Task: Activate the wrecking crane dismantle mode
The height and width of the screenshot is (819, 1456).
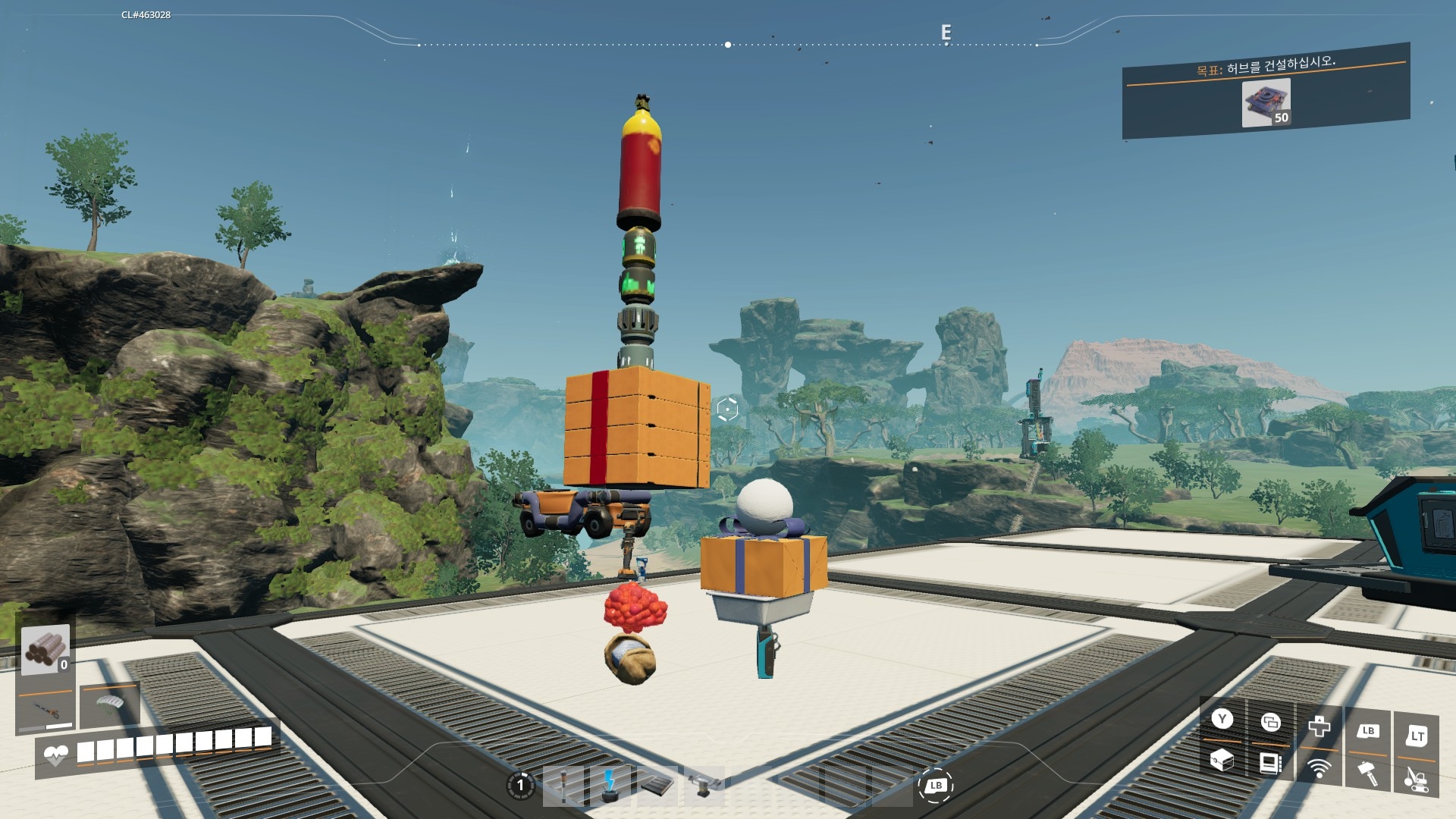Action: tap(1415, 779)
